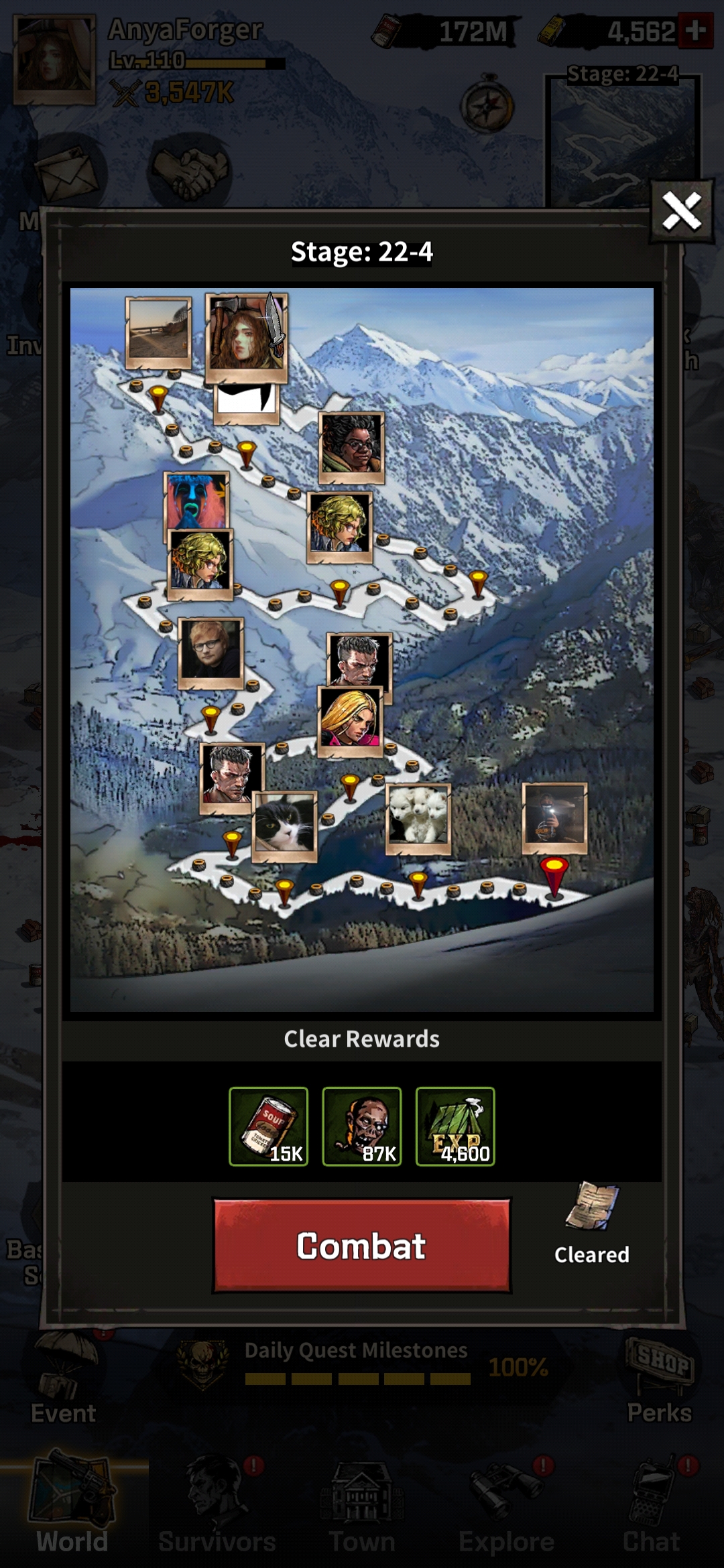Close the Stage 22-4 popup
The height and width of the screenshot is (1568, 724).
[681, 212]
